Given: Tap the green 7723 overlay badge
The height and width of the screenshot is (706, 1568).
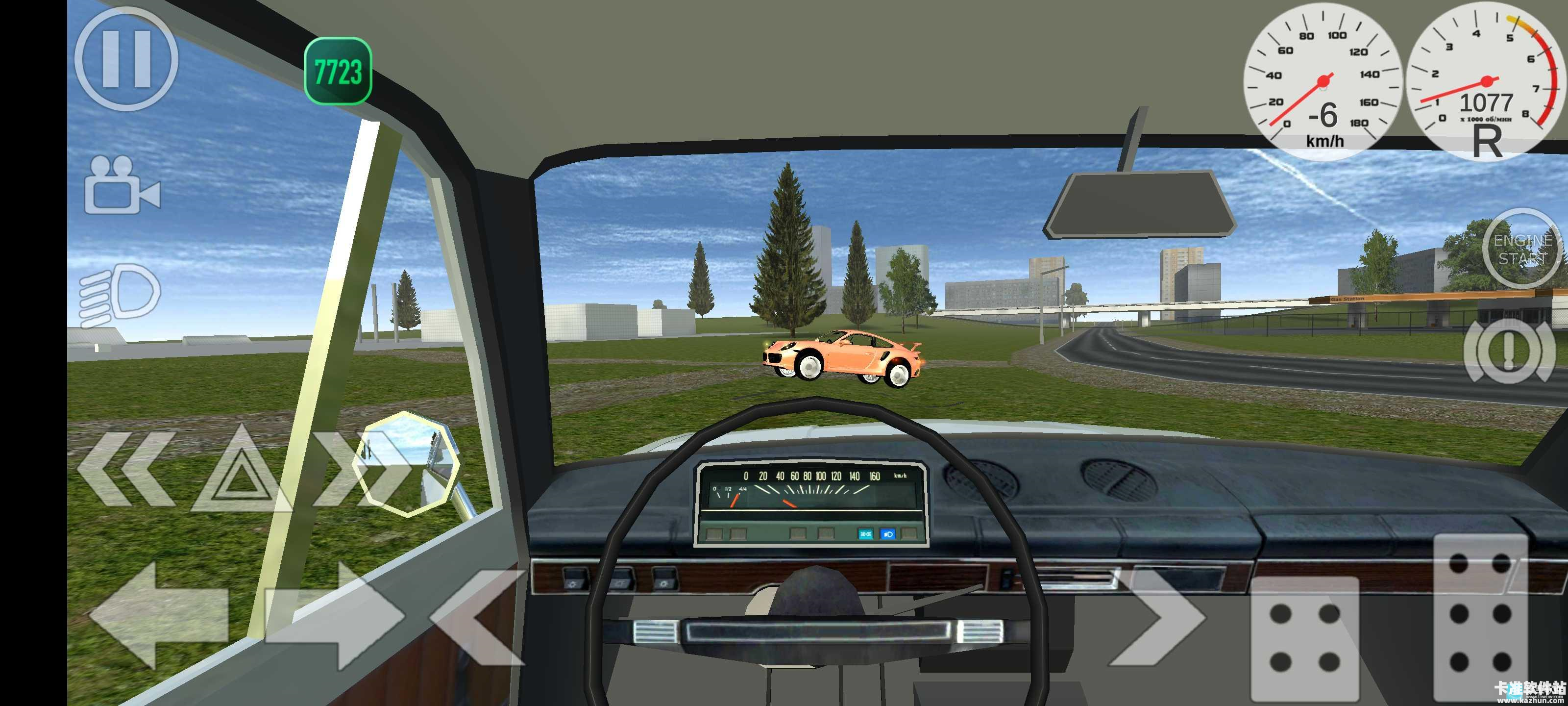Looking at the screenshot, I should click(x=338, y=71).
